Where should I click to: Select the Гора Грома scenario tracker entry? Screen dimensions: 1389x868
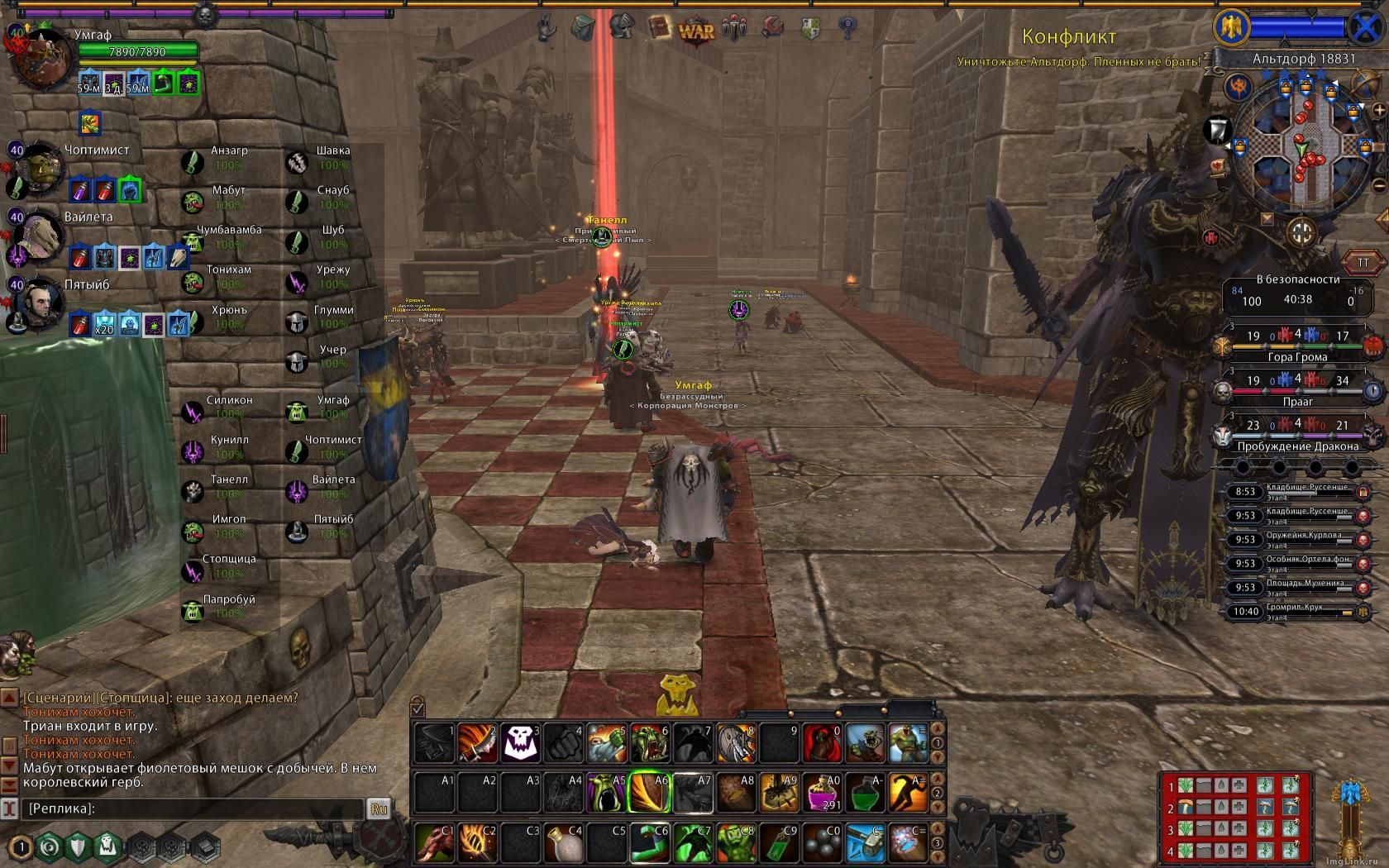pos(1297,346)
